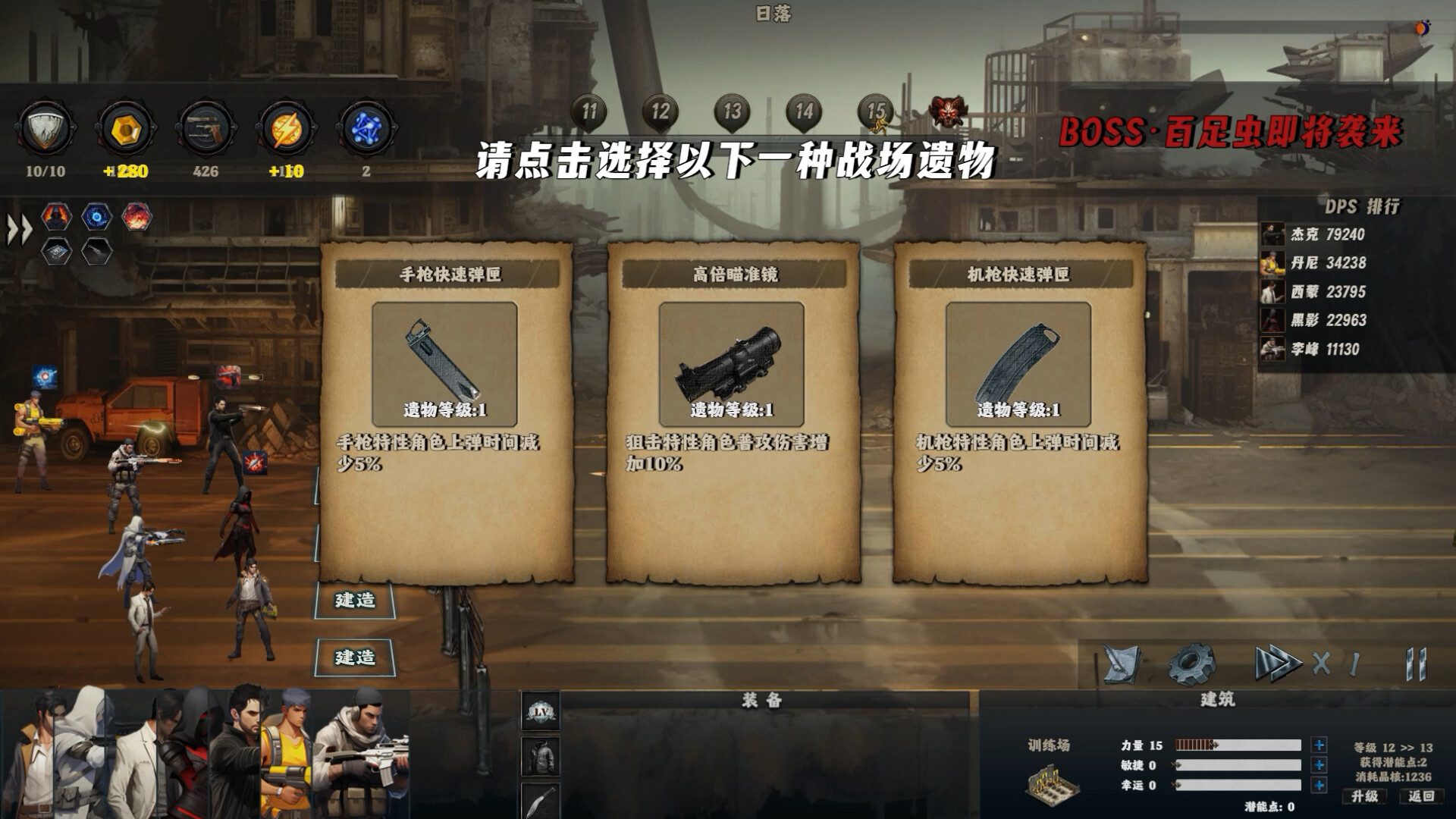1456x819 pixels.
Task: Open the blue vortex skill hexagon icon
Action: (96, 216)
